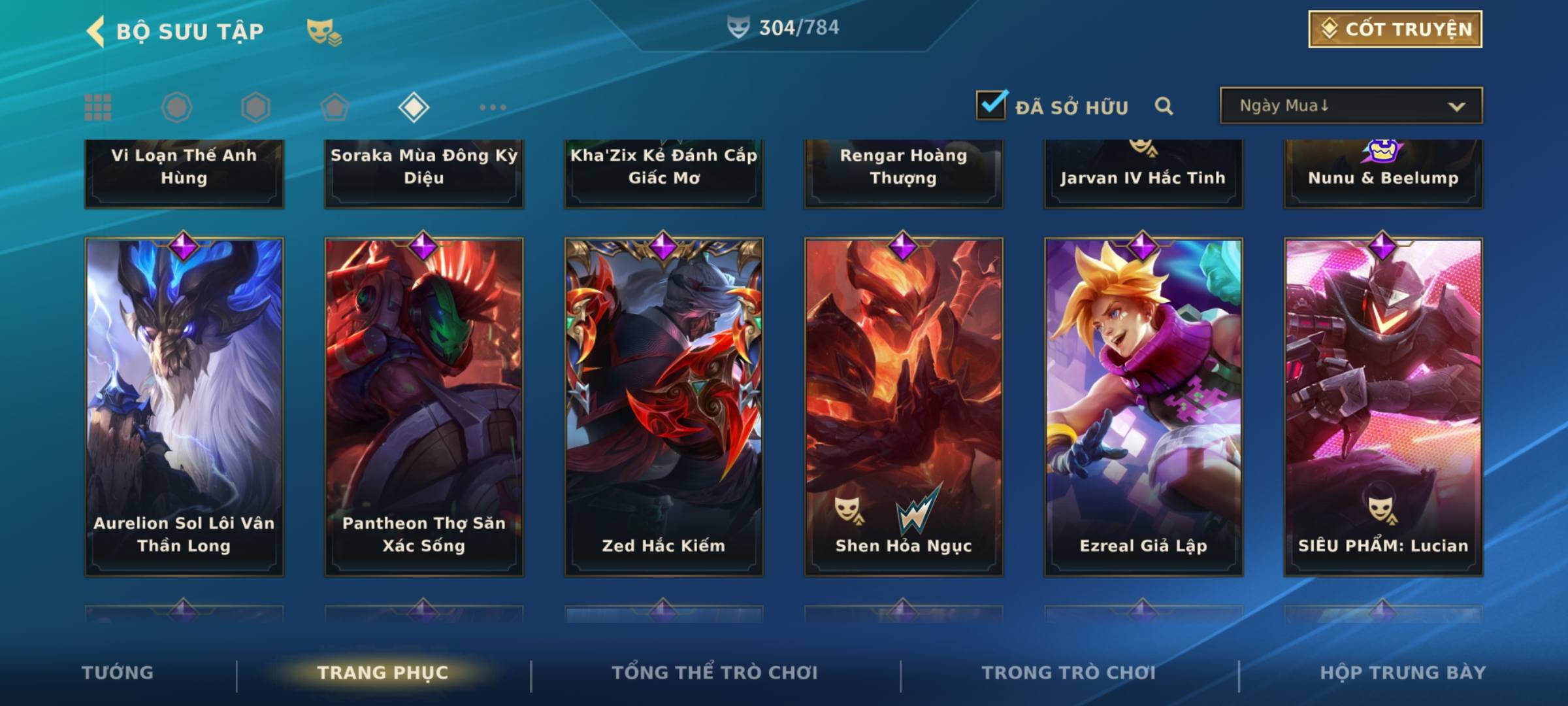Choose the Pantheon Thợ Săn Xác Sống skin
This screenshot has width=1568, height=706.
424,405
